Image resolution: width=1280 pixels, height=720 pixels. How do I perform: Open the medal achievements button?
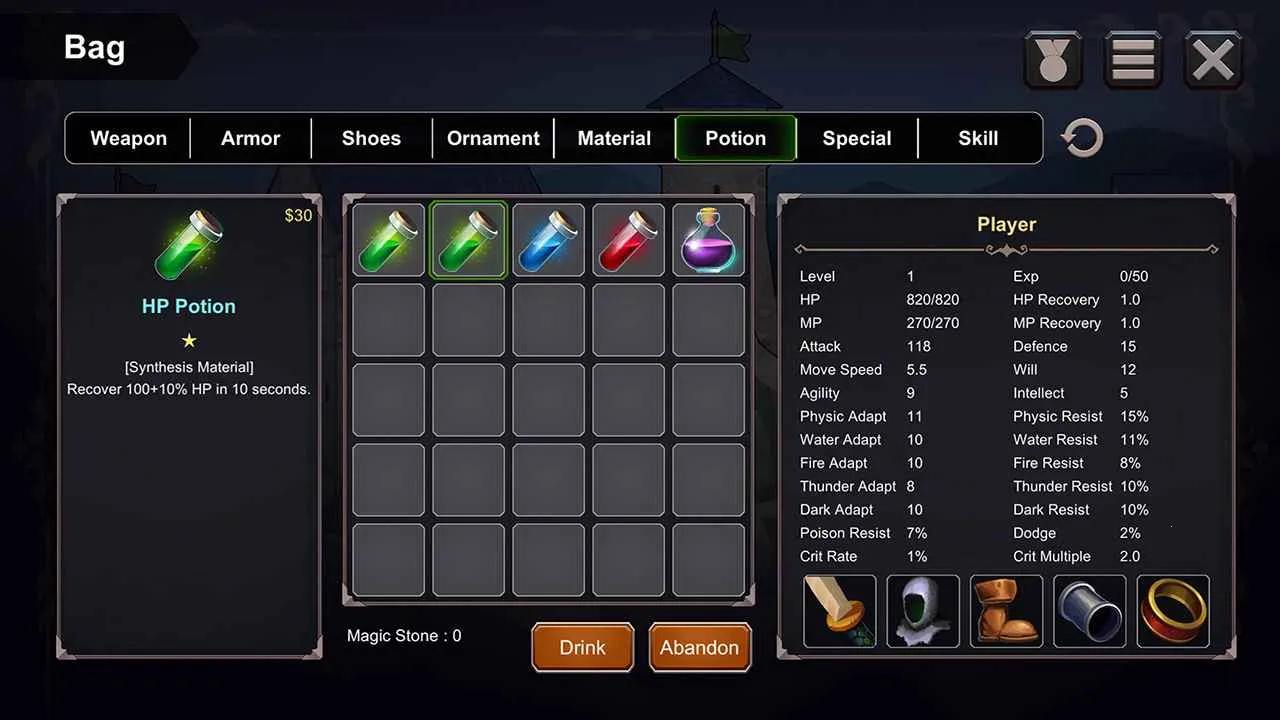(x=1053, y=60)
